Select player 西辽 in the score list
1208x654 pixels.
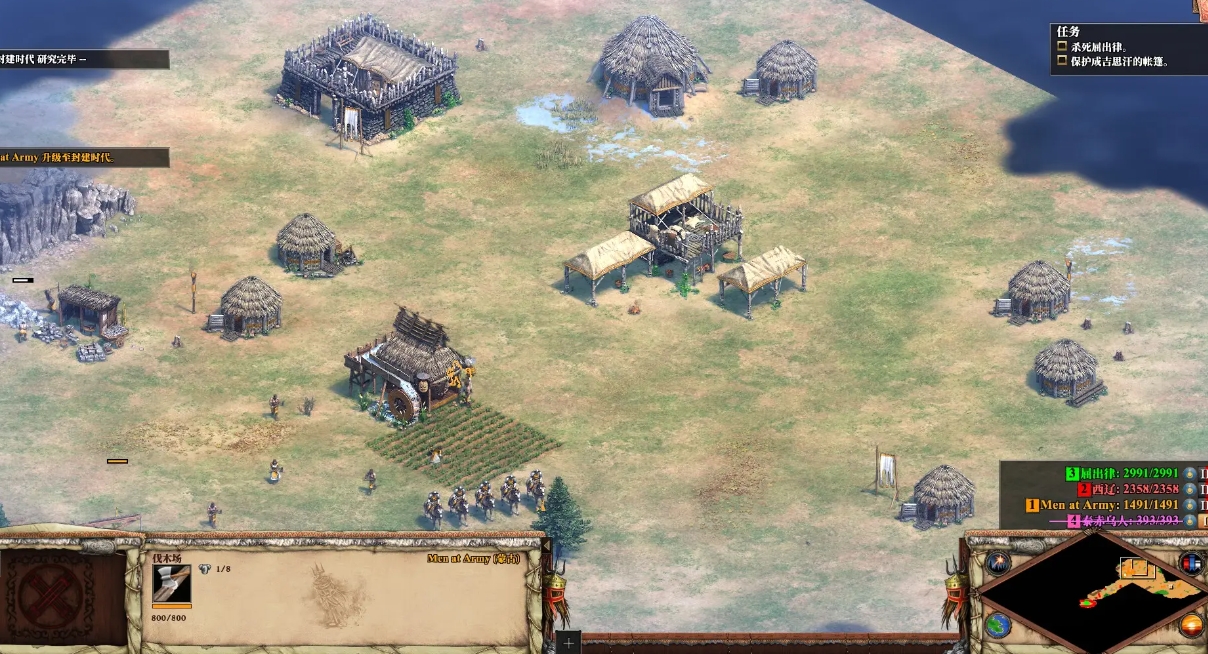pyautogui.click(x=1130, y=490)
